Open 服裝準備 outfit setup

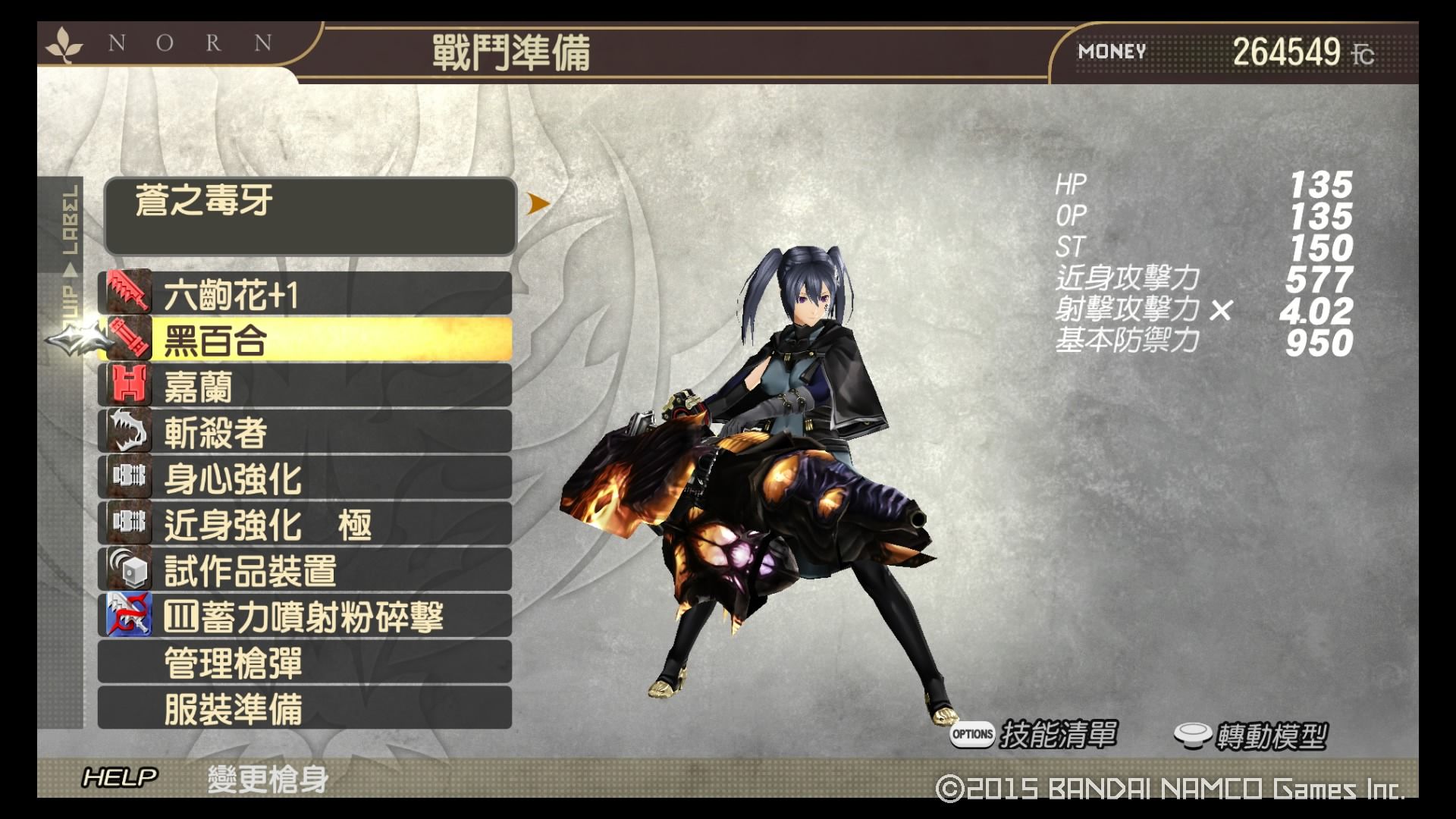(x=305, y=709)
